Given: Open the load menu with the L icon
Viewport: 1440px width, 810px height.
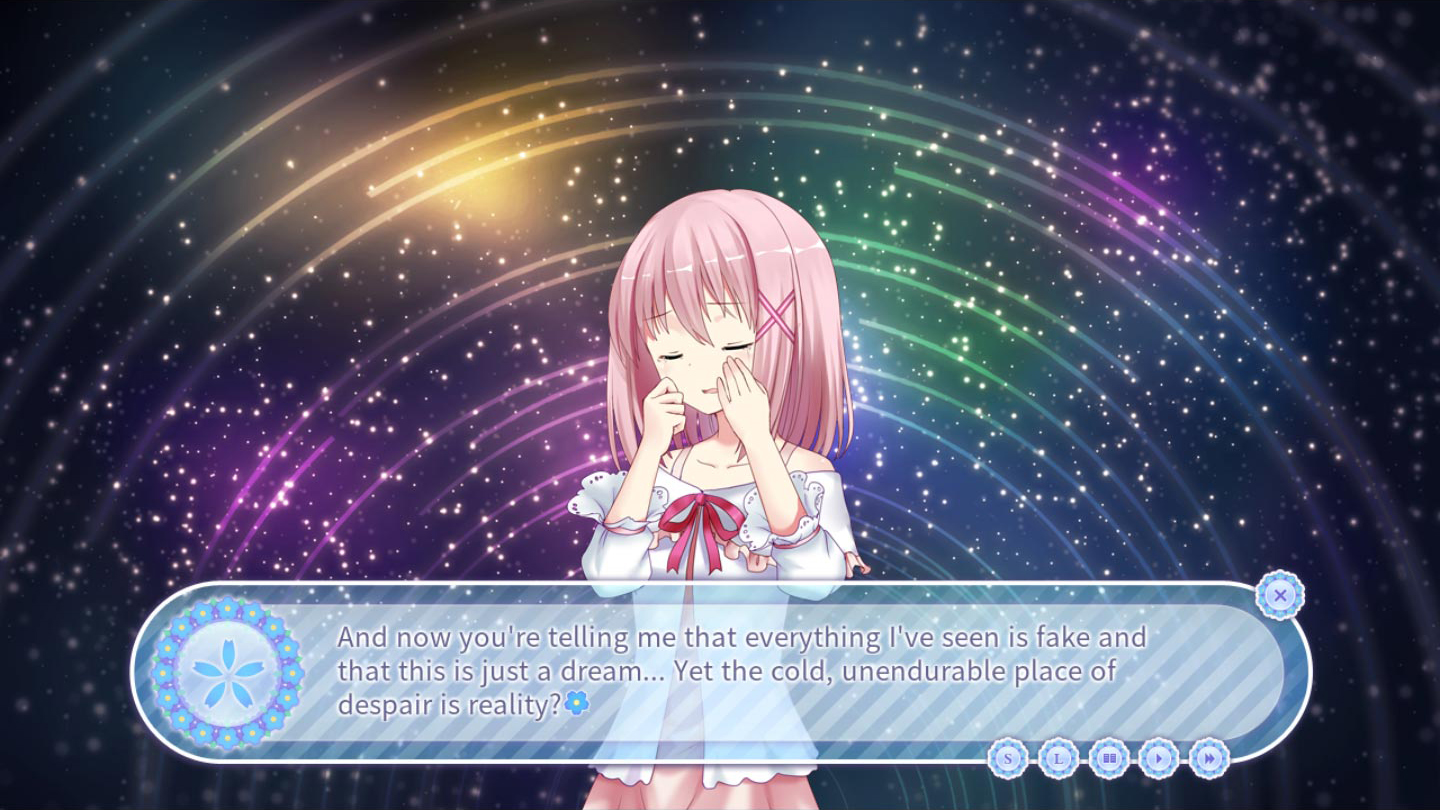Looking at the screenshot, I should (1056, 759).
